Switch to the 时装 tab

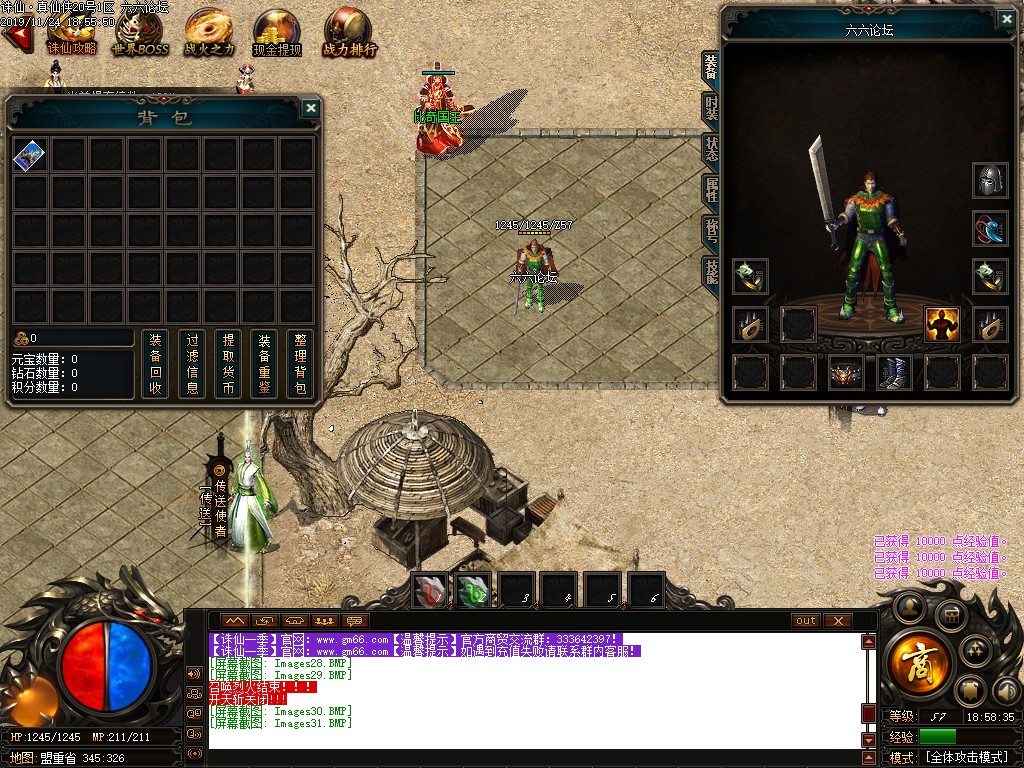711,108
